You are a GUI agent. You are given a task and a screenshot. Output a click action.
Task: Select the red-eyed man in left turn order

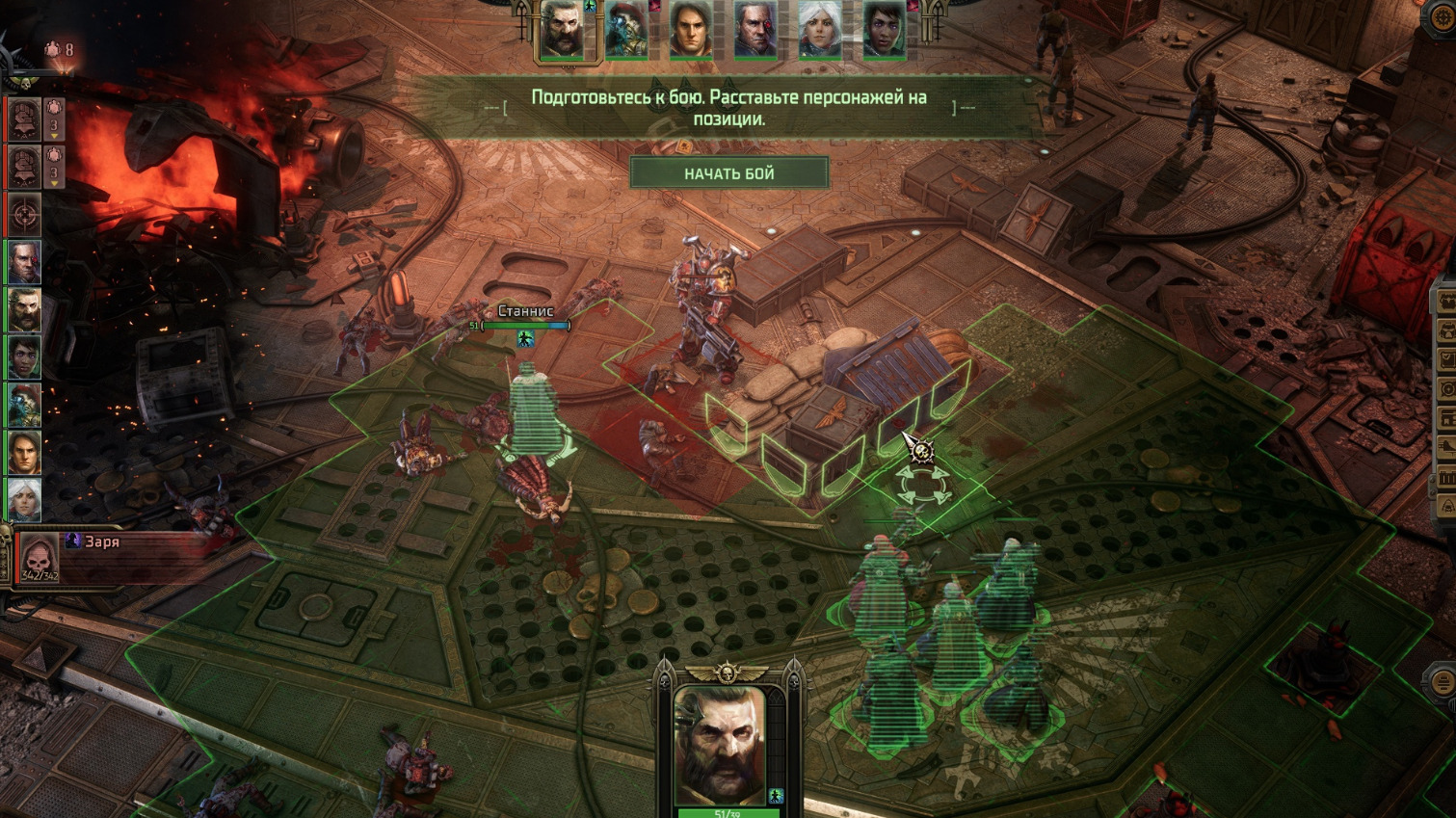tap(24, 262)
